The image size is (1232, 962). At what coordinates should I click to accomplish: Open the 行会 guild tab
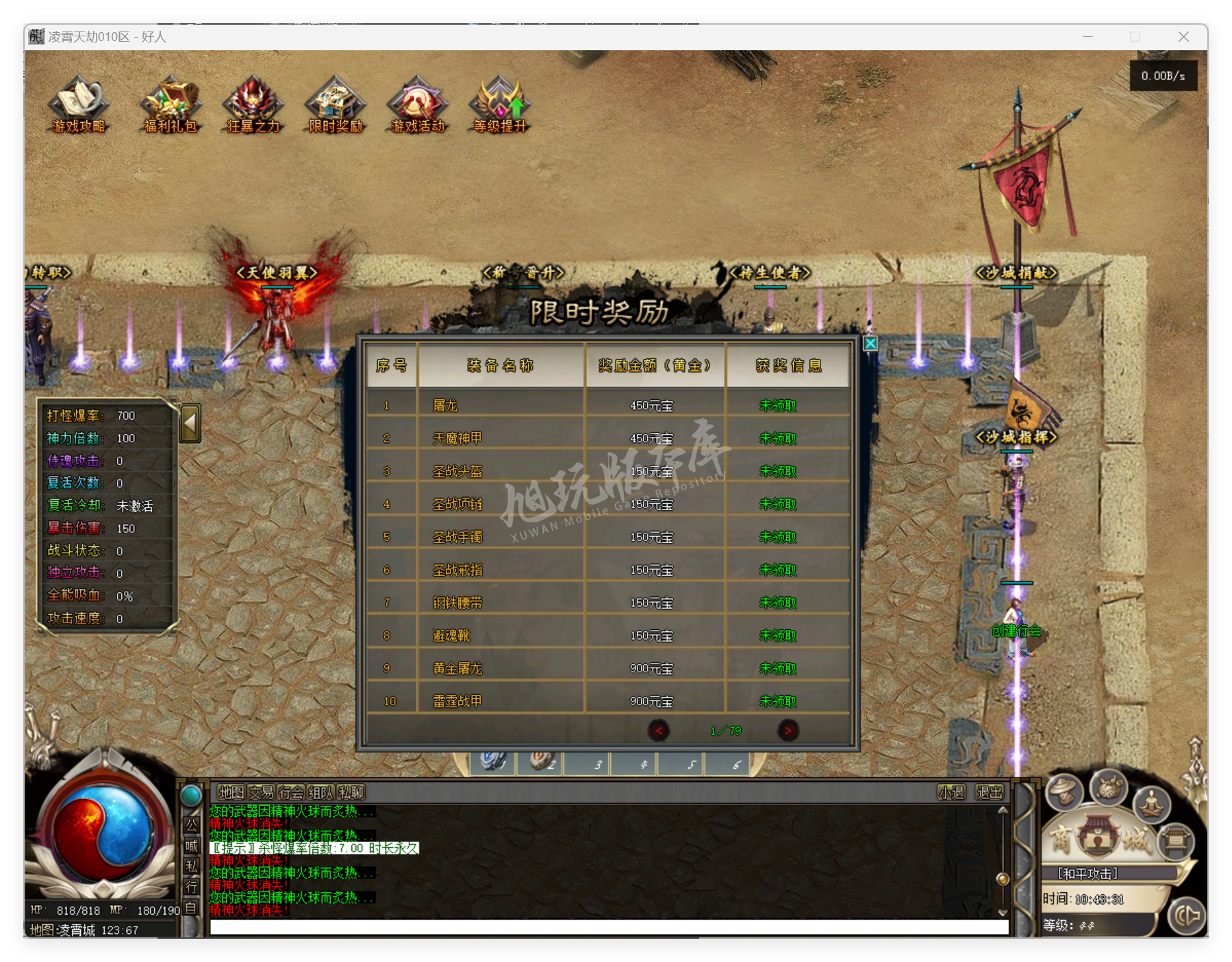(291, 793)
